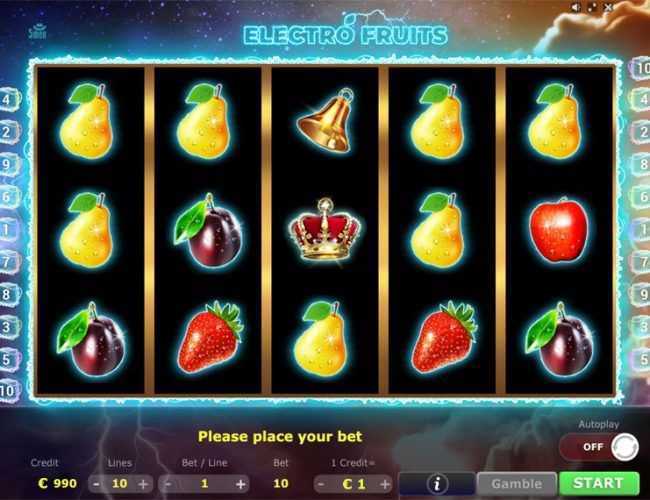The height and width of the screenshot is (500, 650).
Task: Decrease the number of Lines
Action: 96,484
